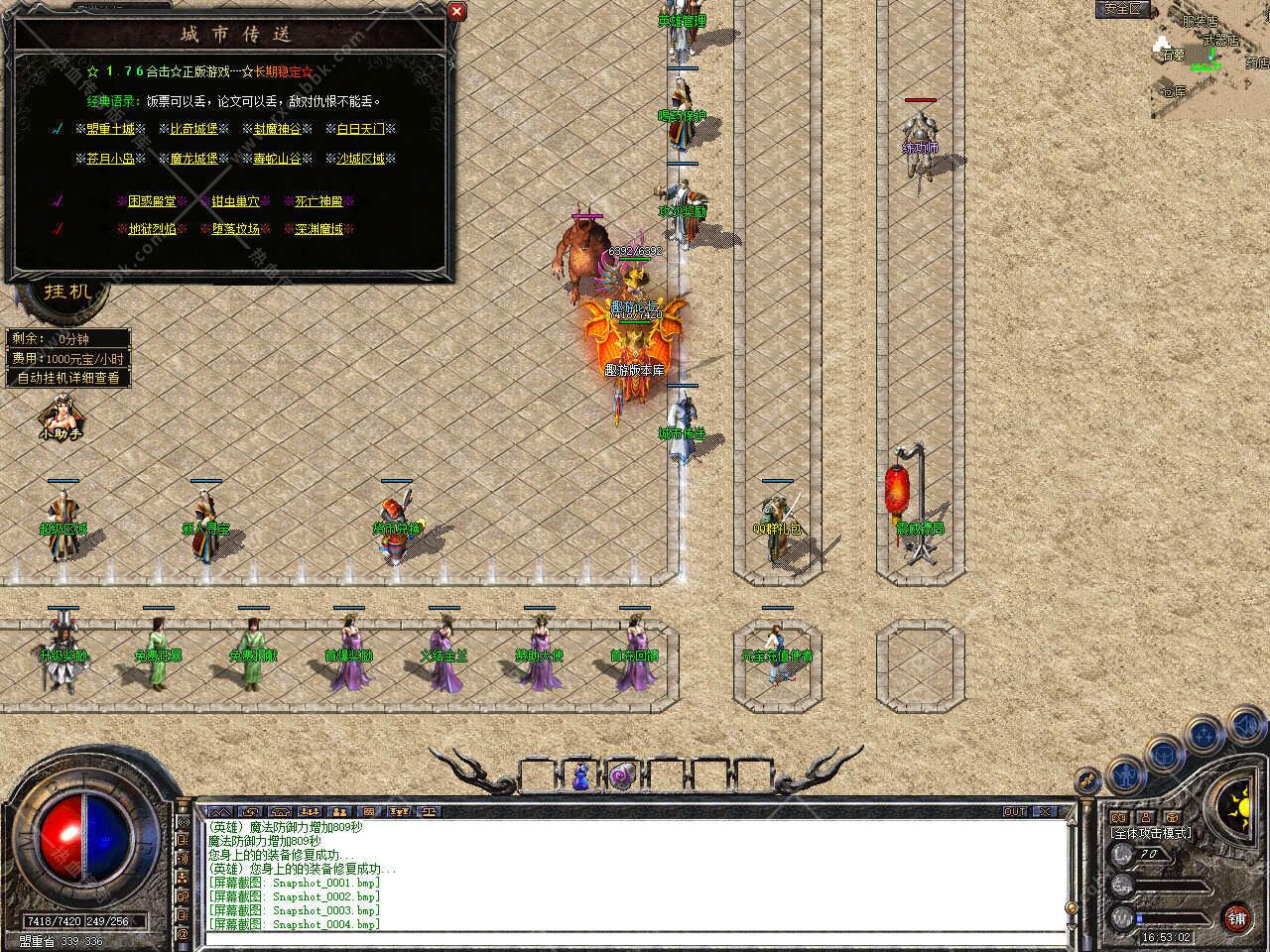Go to 魔龙城堡
The width and height of the screenshot is (1270, 952).
(193, 159)
